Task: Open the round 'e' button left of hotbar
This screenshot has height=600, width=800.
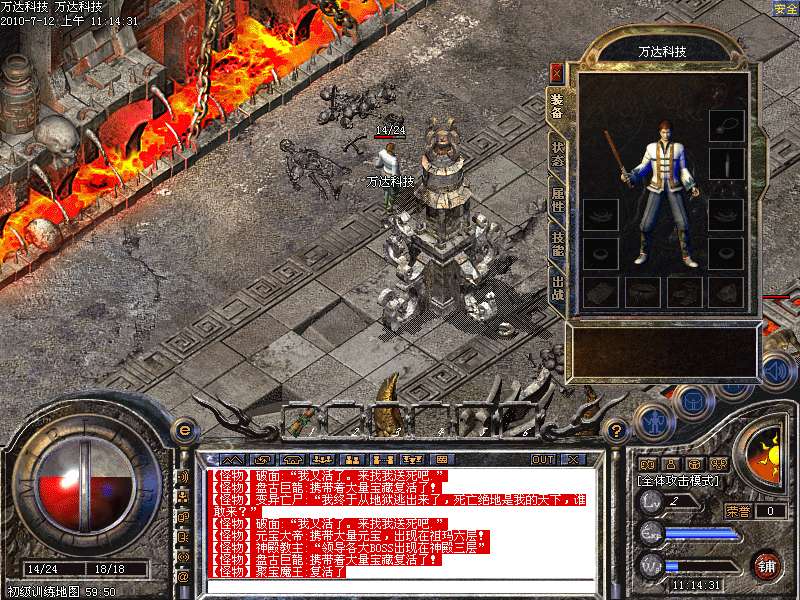Action: (183, 430)
